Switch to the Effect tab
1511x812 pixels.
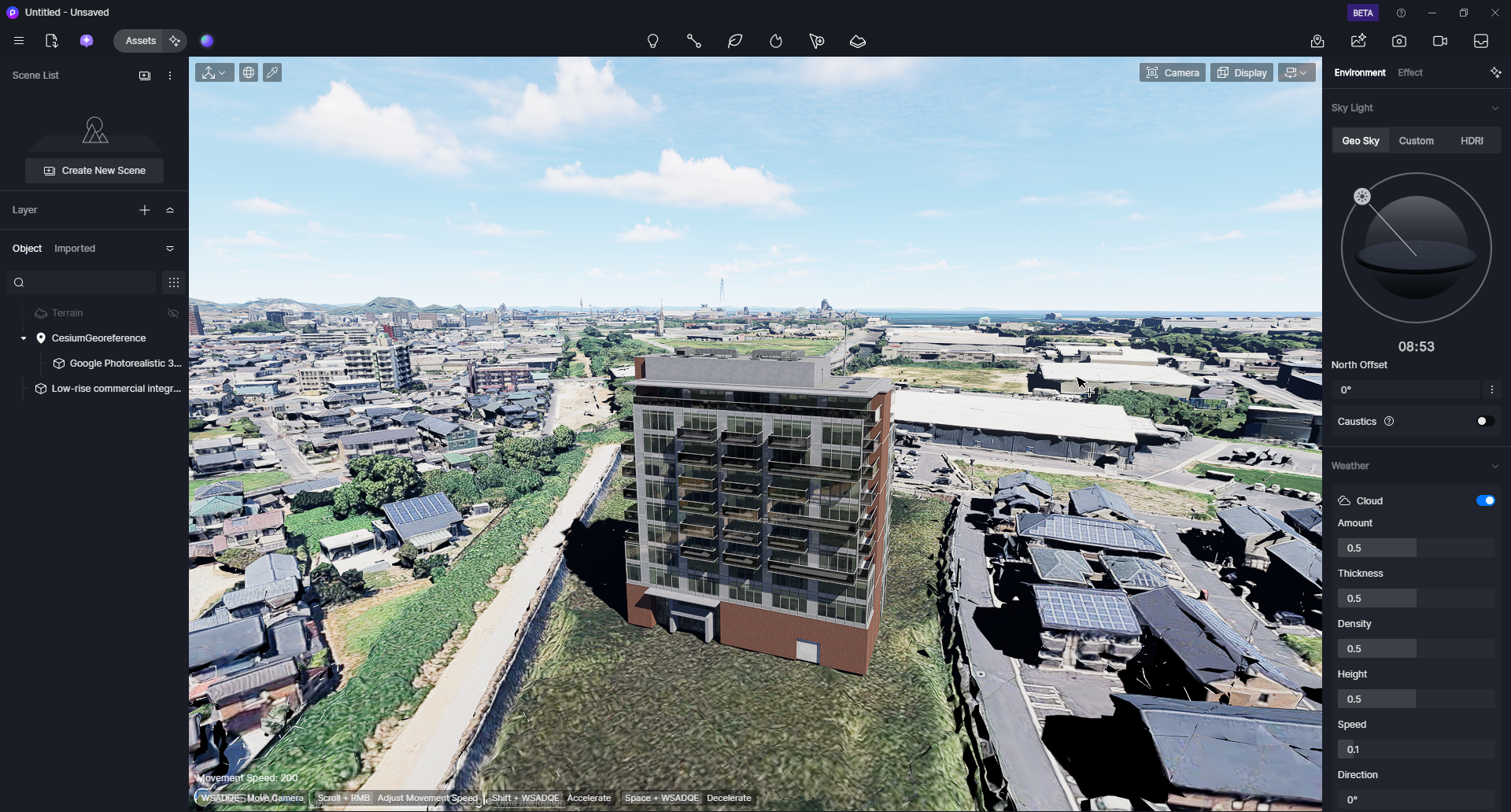(1409, 72)
